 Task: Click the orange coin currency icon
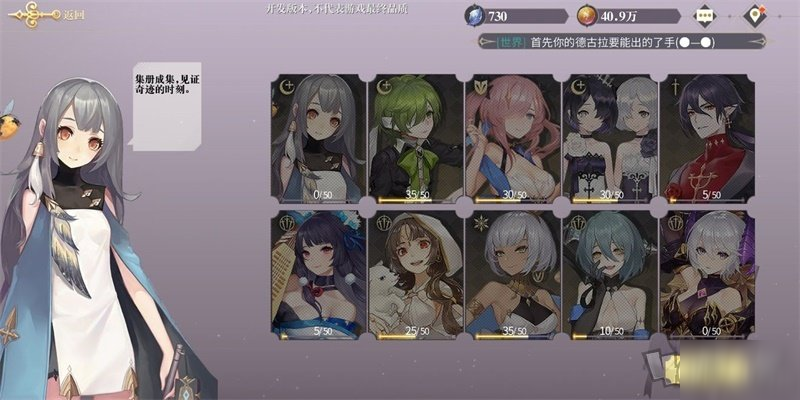click(589, 16)
